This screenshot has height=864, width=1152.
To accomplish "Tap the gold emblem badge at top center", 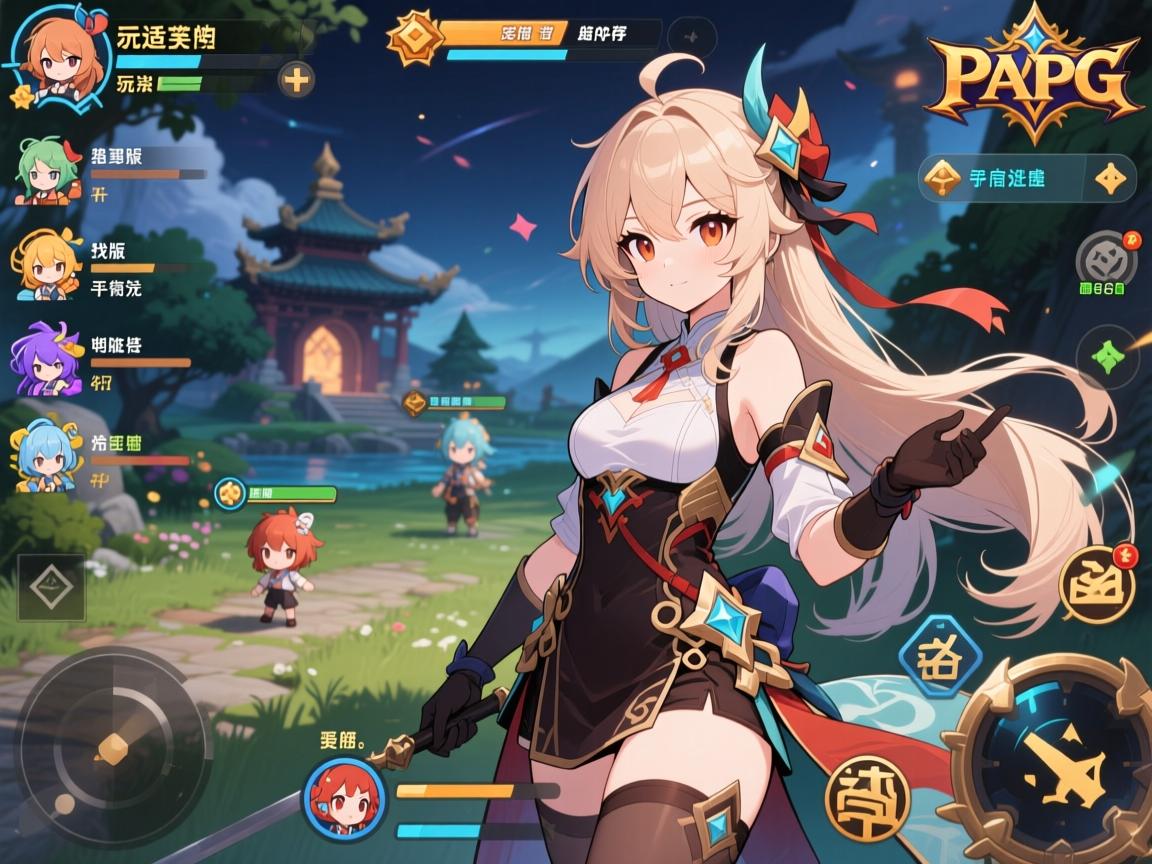I will 415,38.
